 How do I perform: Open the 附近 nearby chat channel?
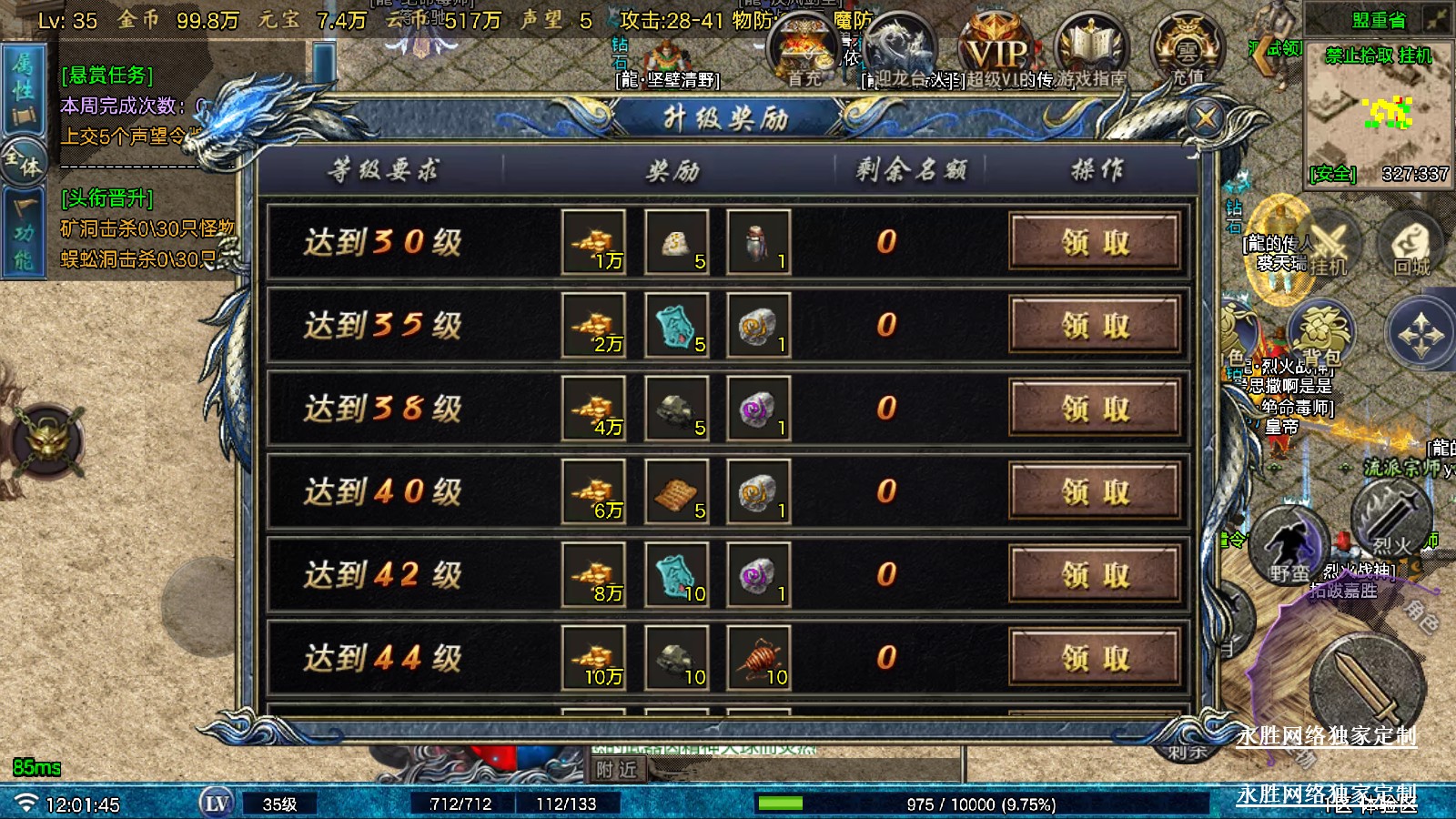point(616,770)
